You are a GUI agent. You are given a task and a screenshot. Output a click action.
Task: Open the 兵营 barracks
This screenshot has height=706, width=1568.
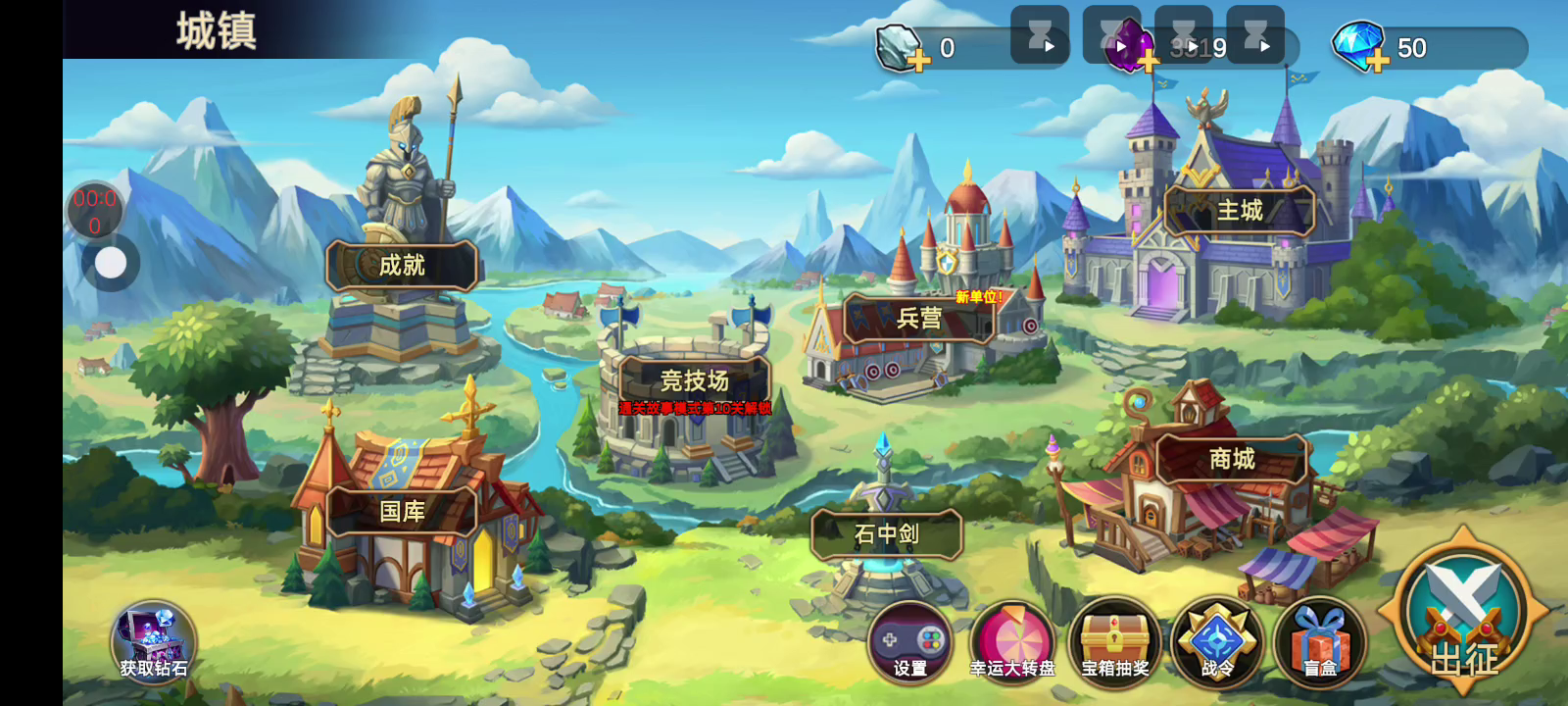coord(918,318)
